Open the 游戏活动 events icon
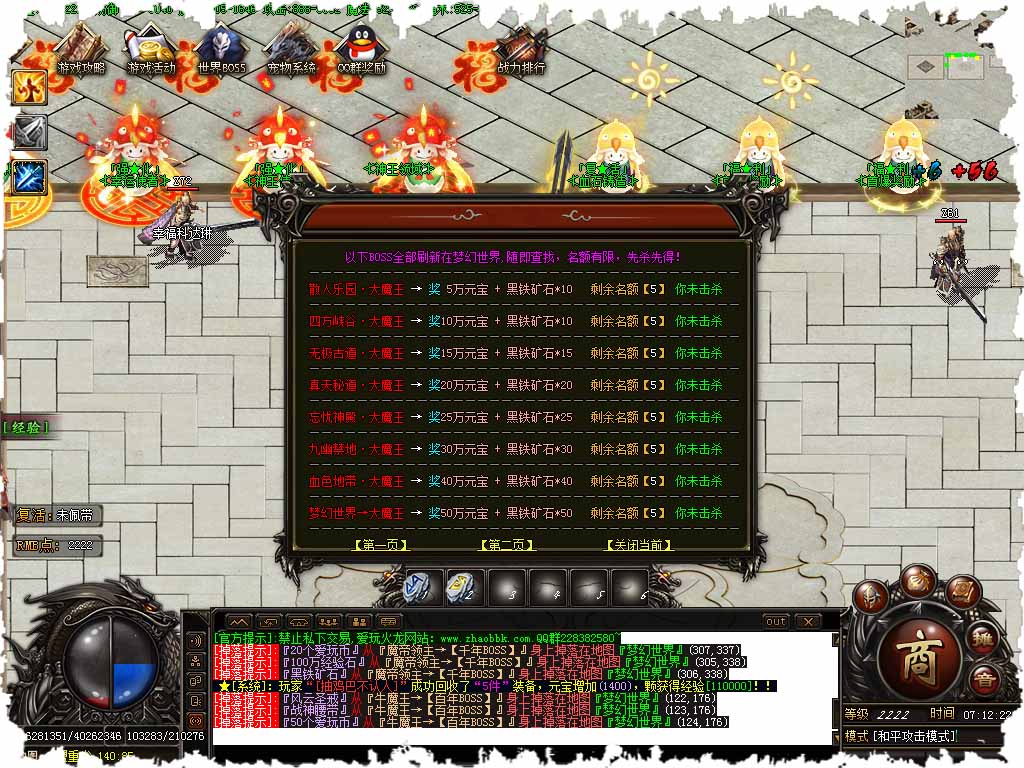The height and width of the screenshot is (768, 1024). [x=151, y=50]
